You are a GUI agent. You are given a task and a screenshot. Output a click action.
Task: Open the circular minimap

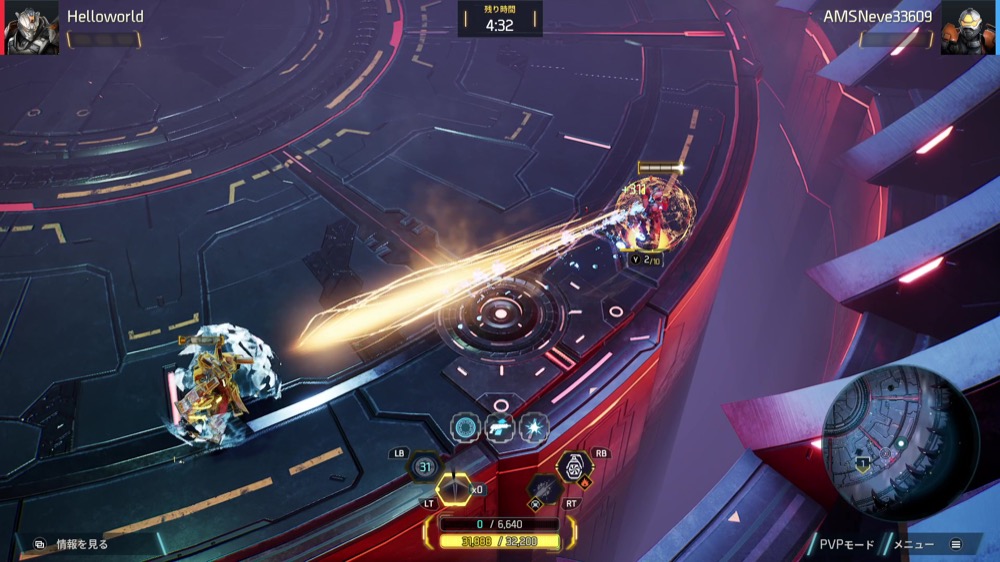pos(900,441)
